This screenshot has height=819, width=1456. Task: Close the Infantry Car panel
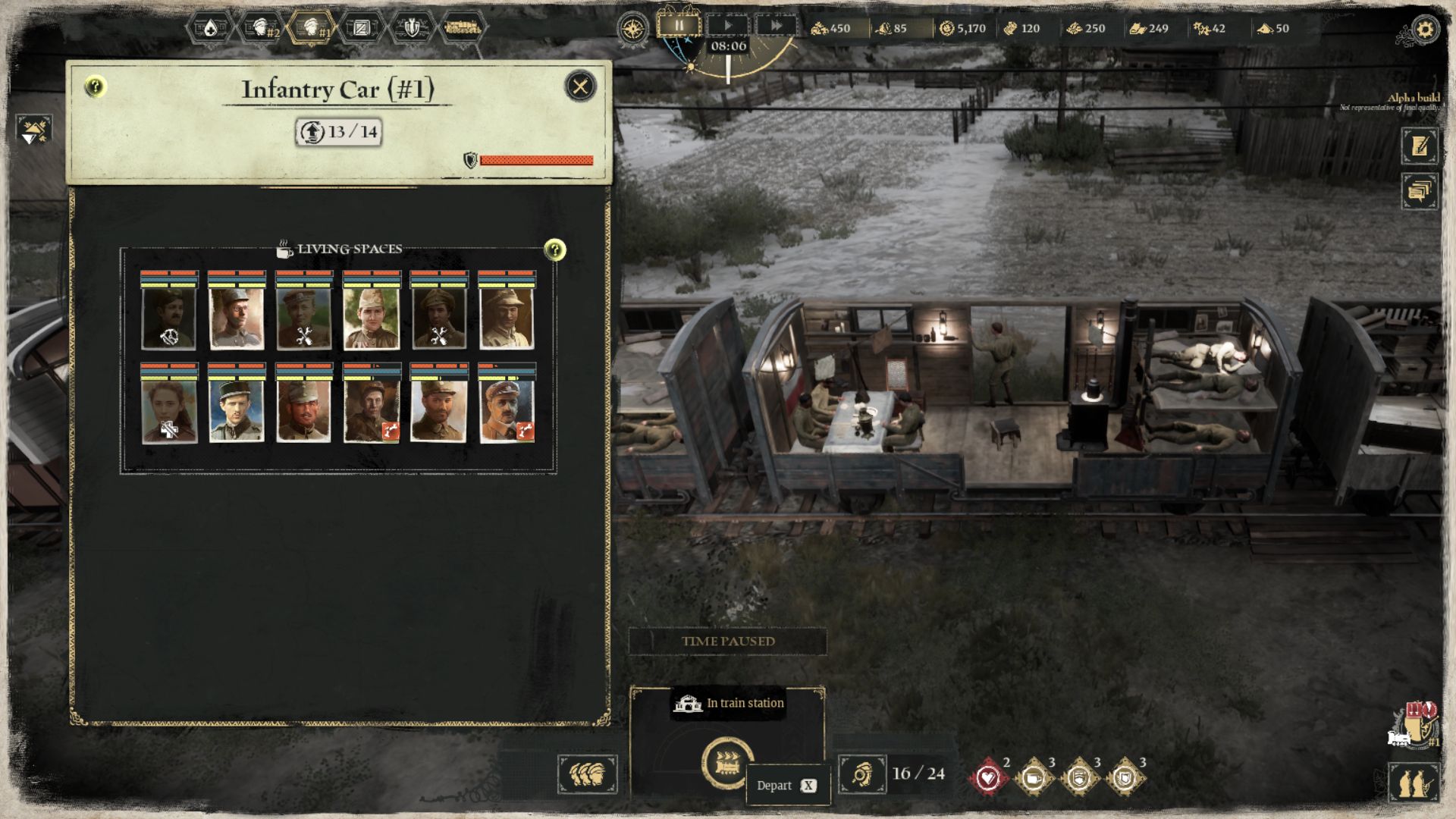coord(580,86)
